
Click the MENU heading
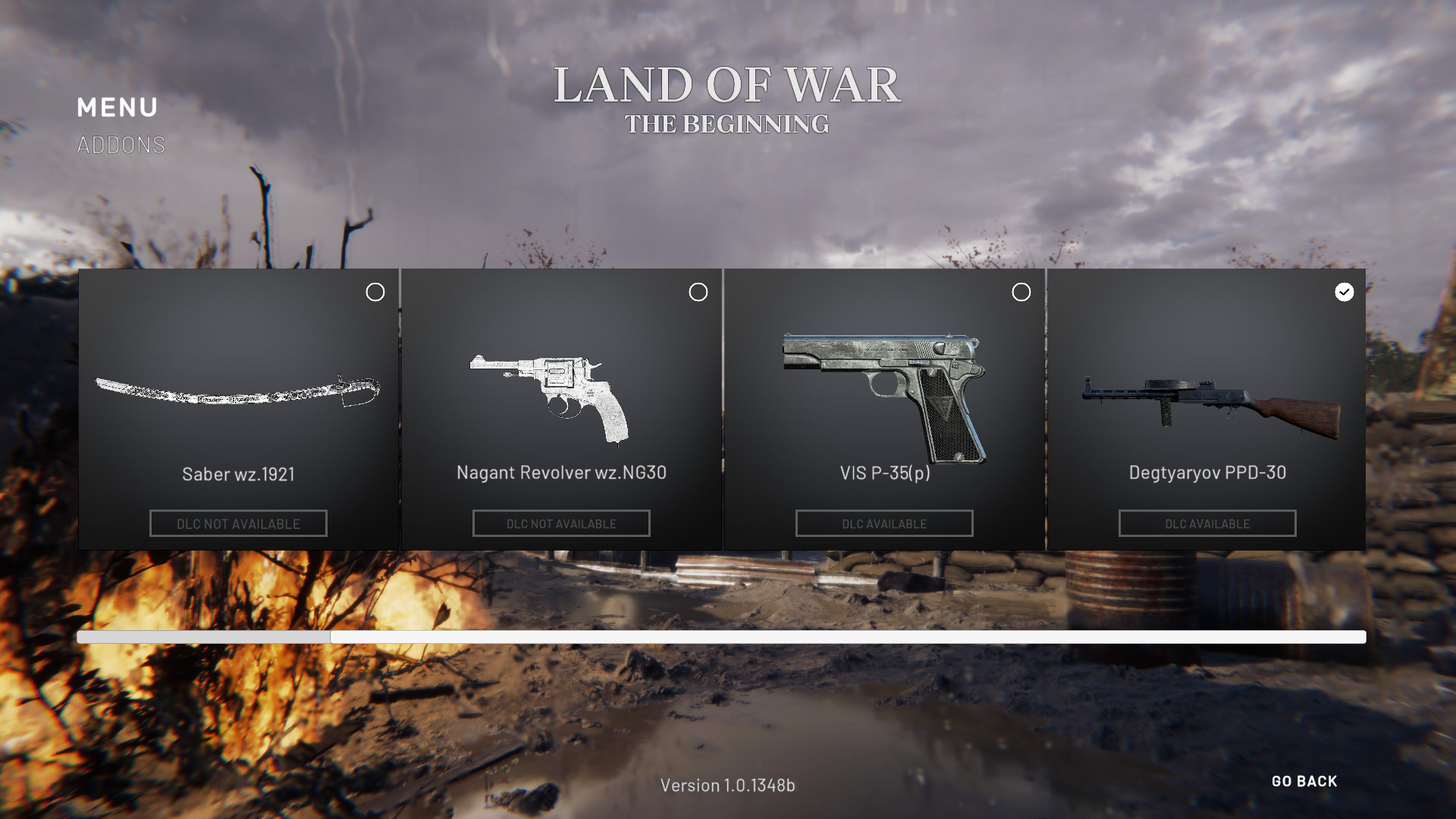[118, 108]
